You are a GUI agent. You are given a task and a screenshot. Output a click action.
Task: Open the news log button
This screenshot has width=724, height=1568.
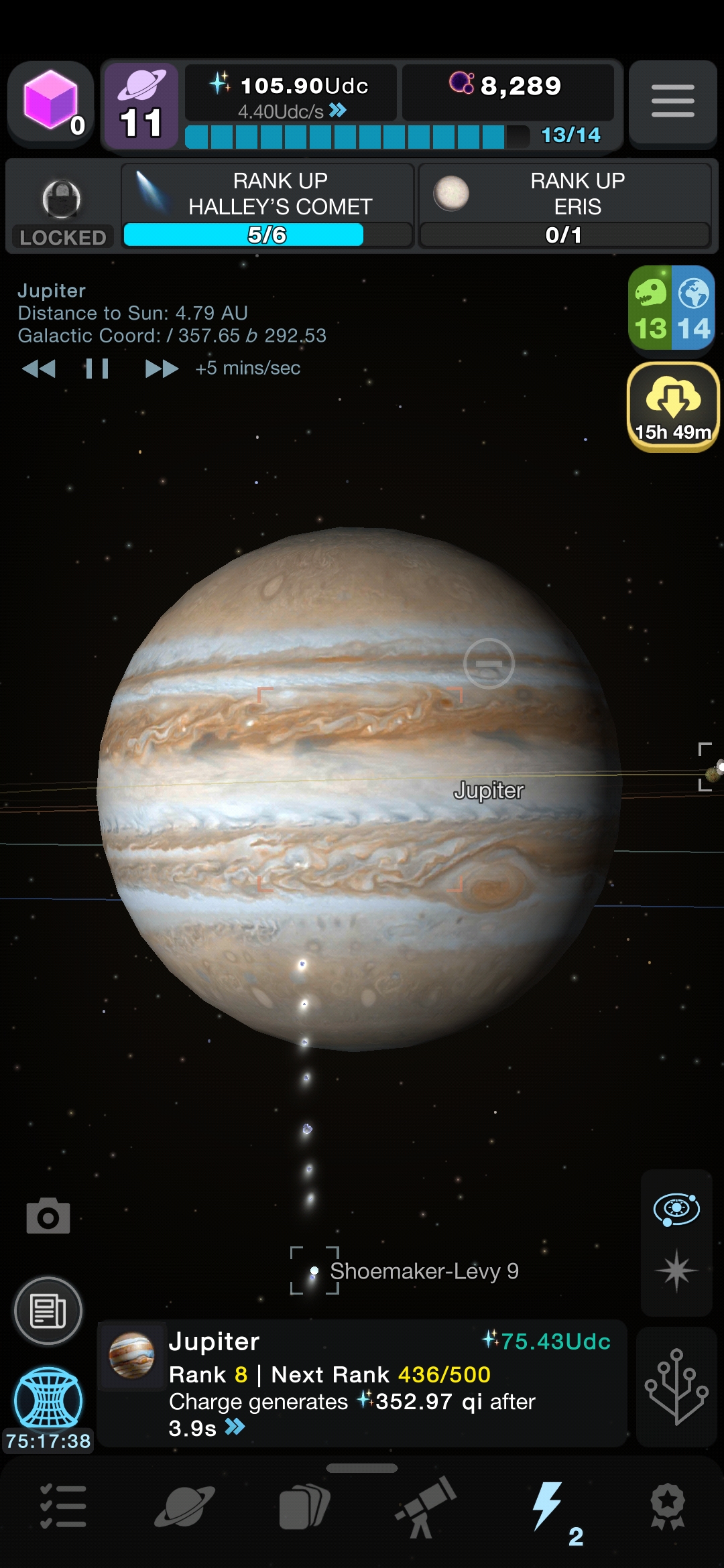click(x=48, y=1311)
